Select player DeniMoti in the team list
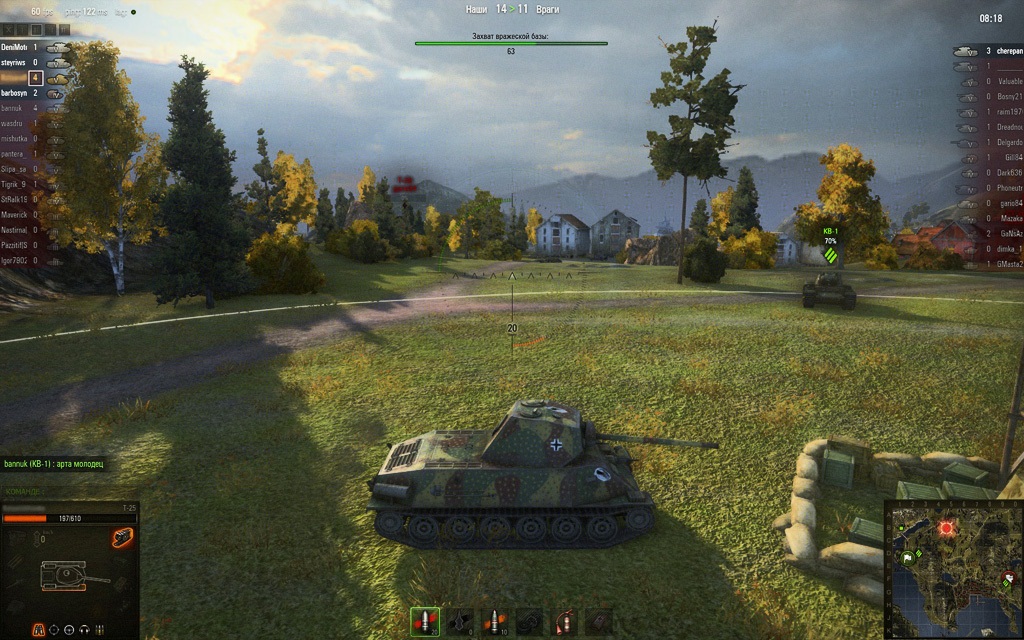The width and height of the screenshot is (1024, 640). coord(17,47)
